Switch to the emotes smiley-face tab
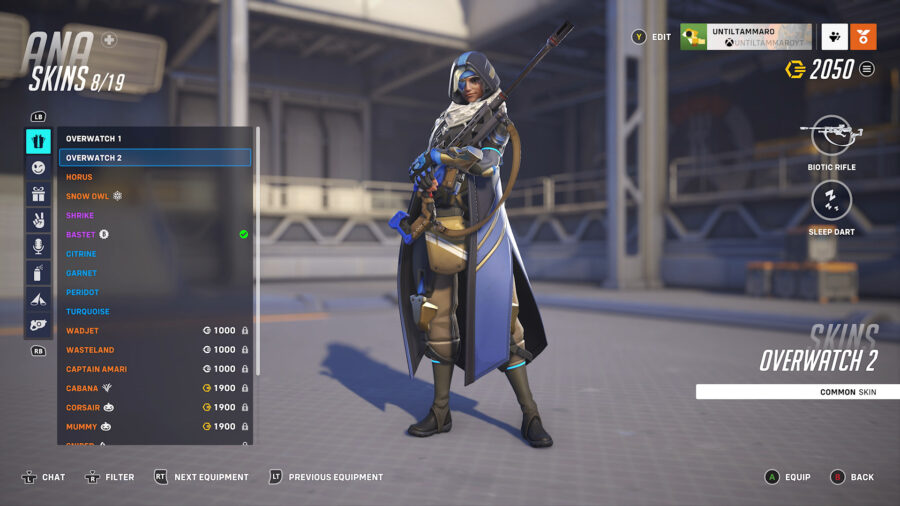This screenshot has height=506, width=900. pos(38,168)
